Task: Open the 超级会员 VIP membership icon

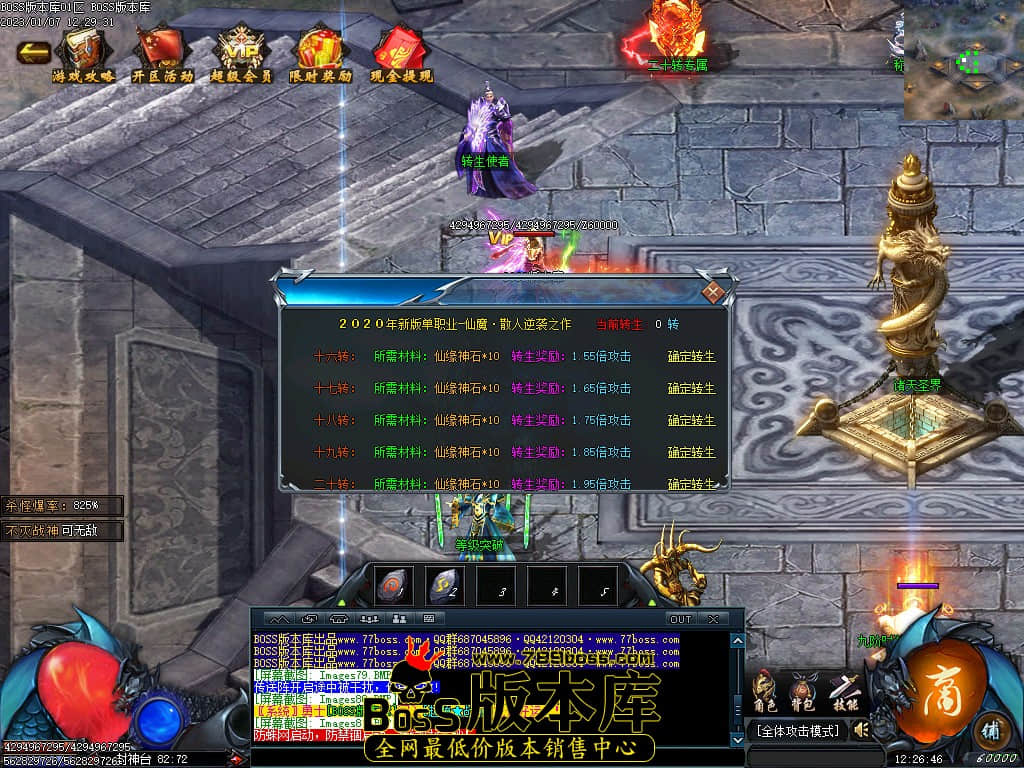Action: pos(241,53)
